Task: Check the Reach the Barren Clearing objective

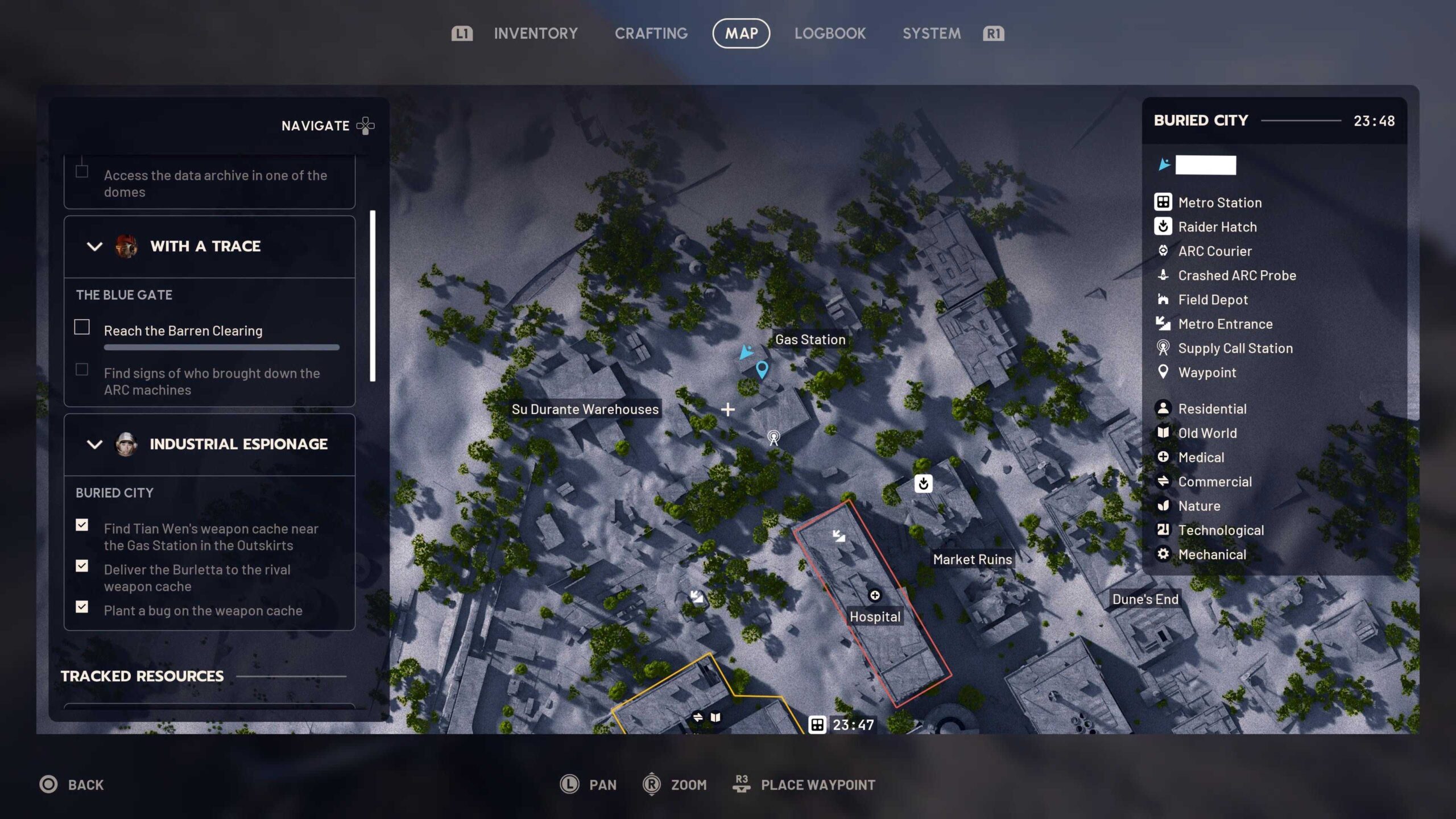Action: pos(82,328)
